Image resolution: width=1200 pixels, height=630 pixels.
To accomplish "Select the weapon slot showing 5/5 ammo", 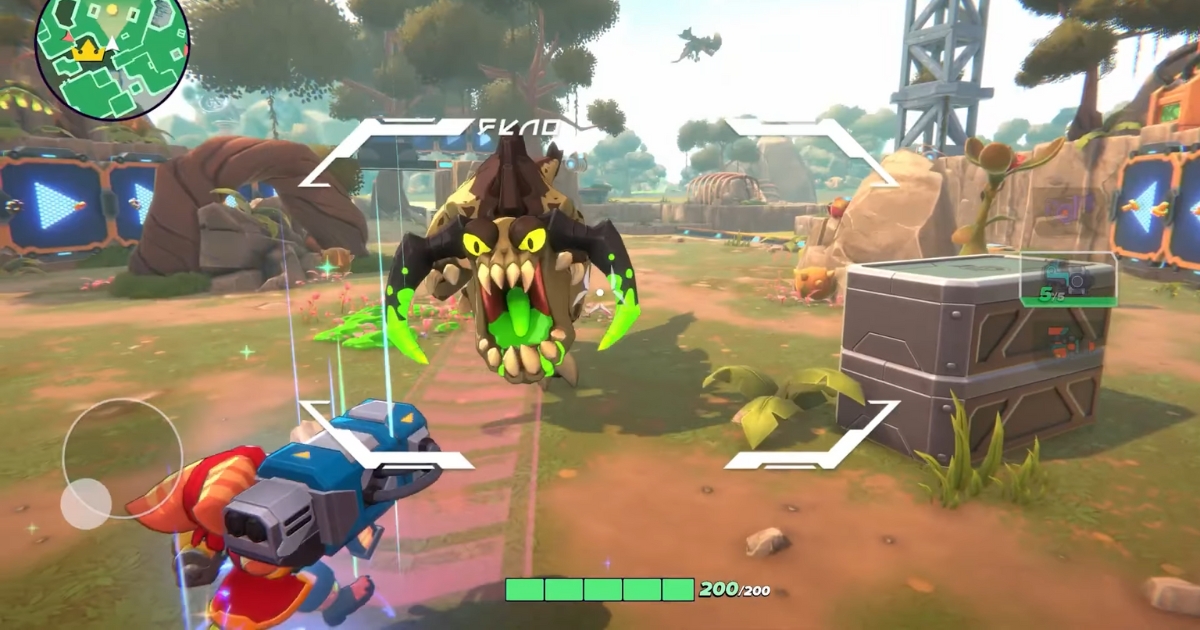I will coord(1068,279).
